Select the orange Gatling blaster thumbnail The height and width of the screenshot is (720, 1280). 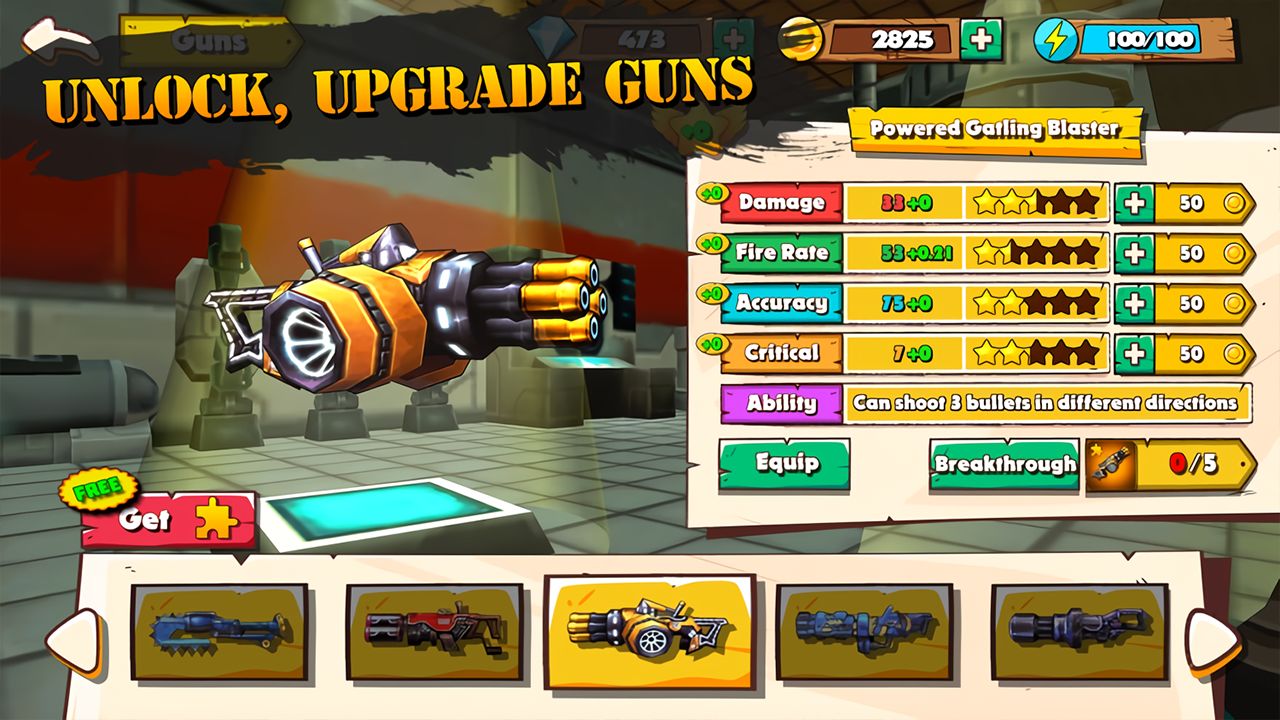click(650, 631)
